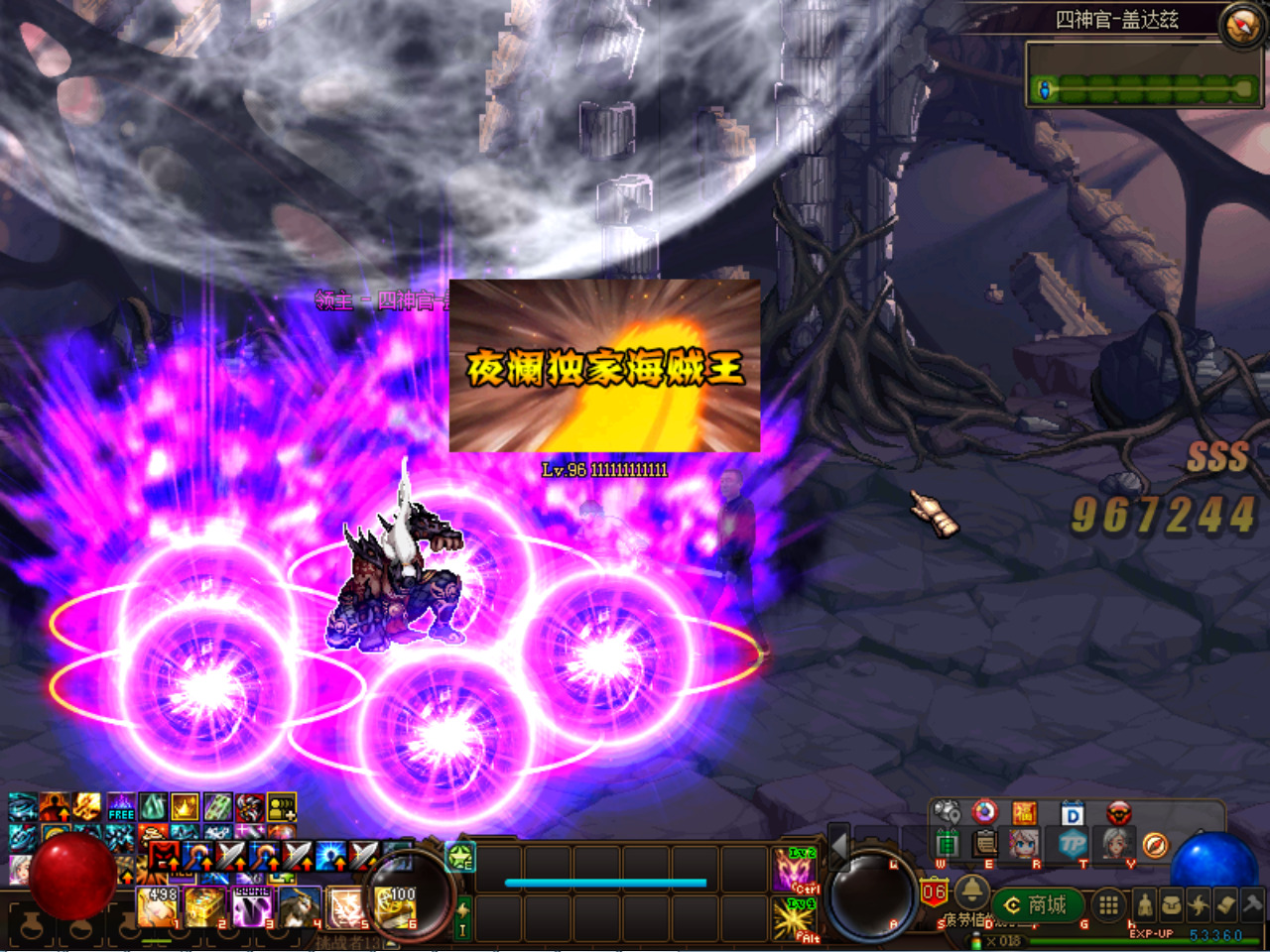Open the inventory bag icon
Screen dimensions: 1270x952
tap(1174, 903)
